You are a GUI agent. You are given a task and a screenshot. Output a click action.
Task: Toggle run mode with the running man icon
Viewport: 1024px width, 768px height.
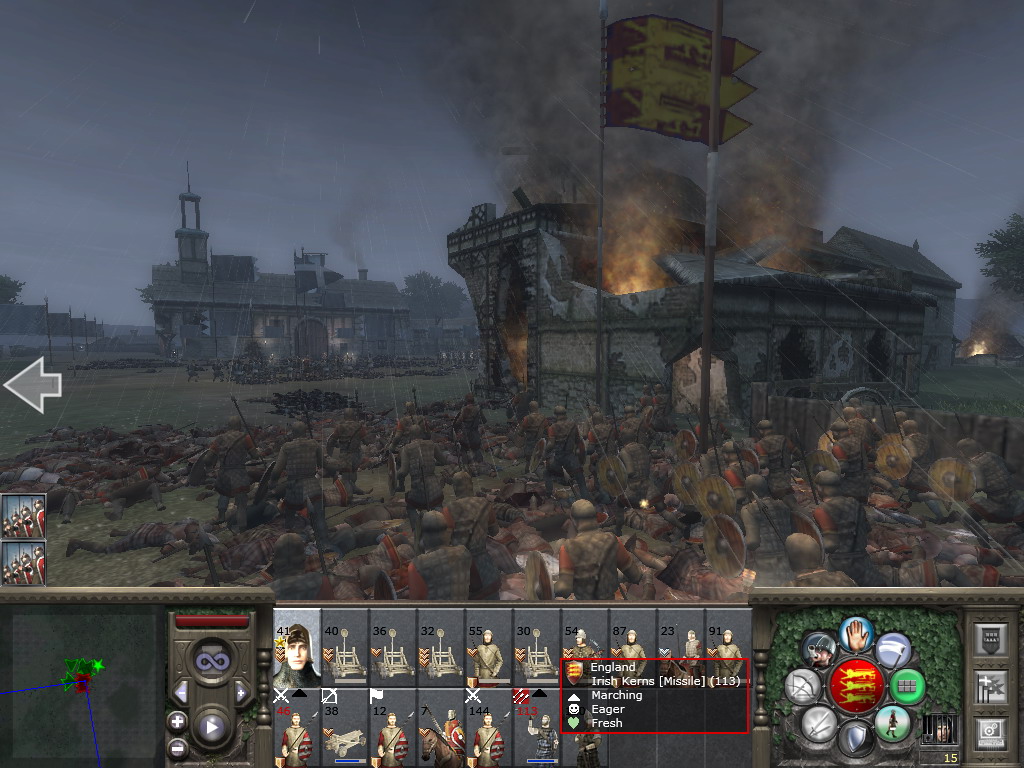point(891,723)
